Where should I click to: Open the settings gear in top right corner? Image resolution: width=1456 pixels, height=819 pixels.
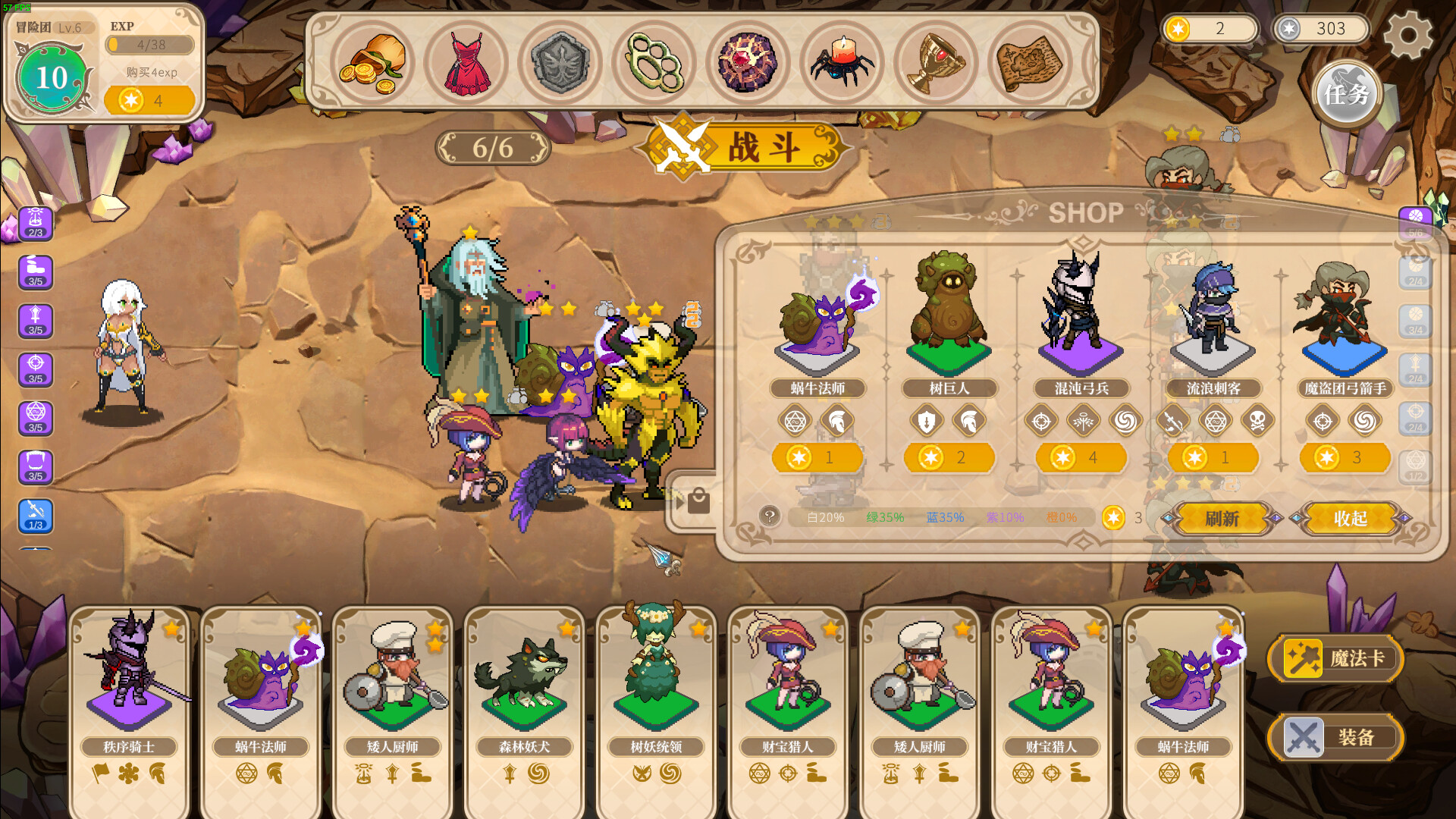coord(1409,35)
